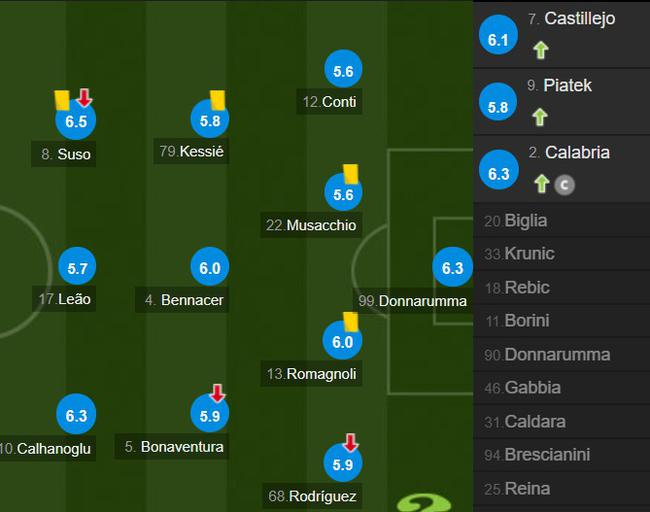The height and width of the screenshot is (512, 650).
Task: Choose Romagnoli's rating bubble
Action: (343, 341)
